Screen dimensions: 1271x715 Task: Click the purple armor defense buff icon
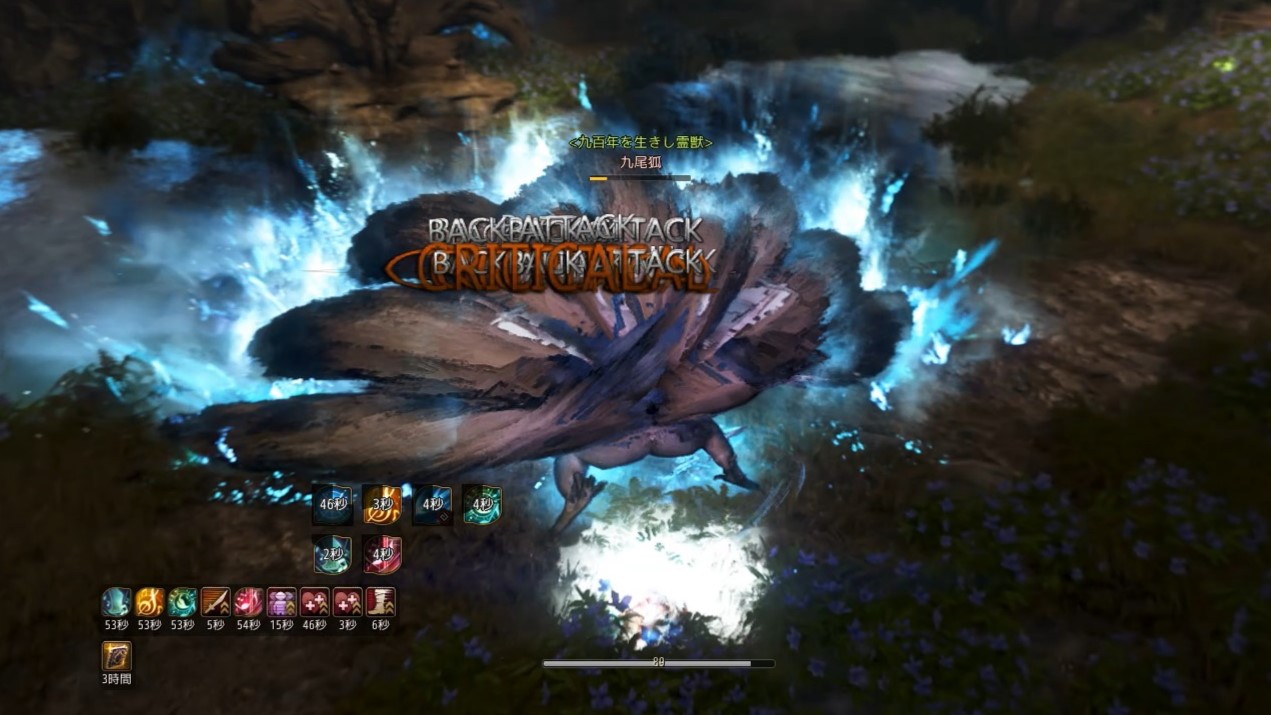281,602
